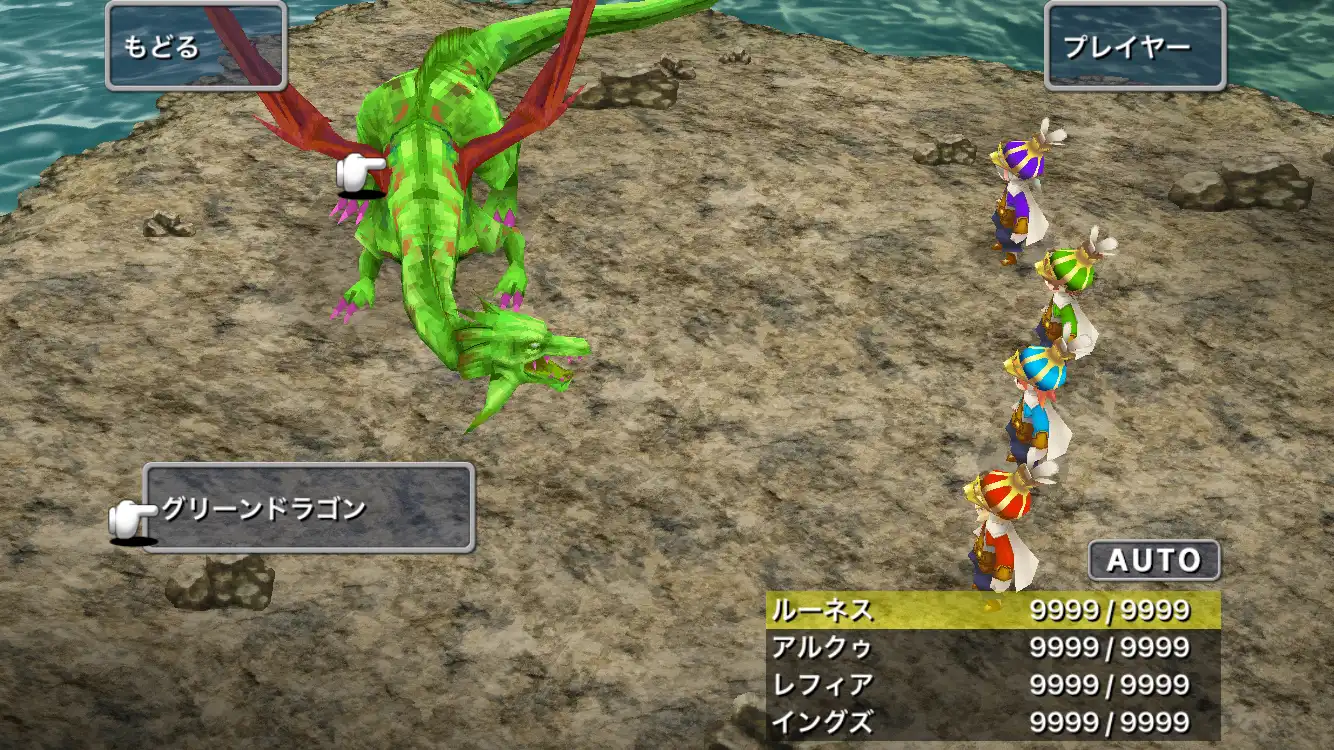Click the hand cursor pointing at the Green Dragon

click(357, 172)
